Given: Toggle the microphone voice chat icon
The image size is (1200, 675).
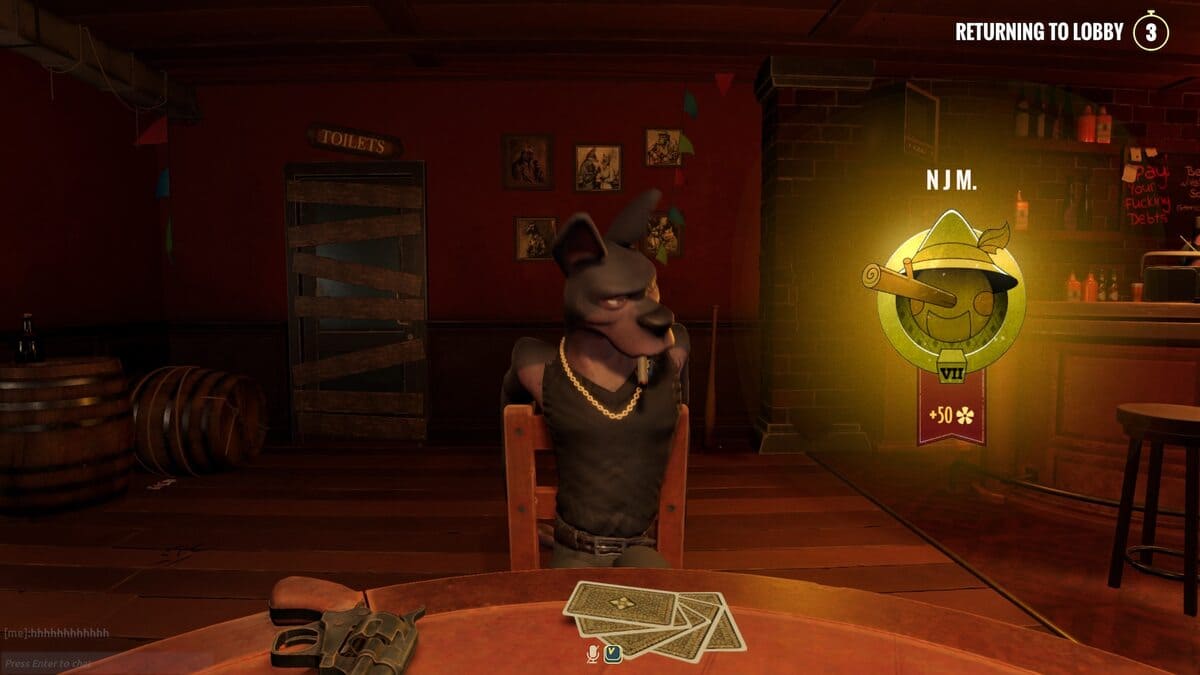Looking at the screenshot, I should coord(593,654).
